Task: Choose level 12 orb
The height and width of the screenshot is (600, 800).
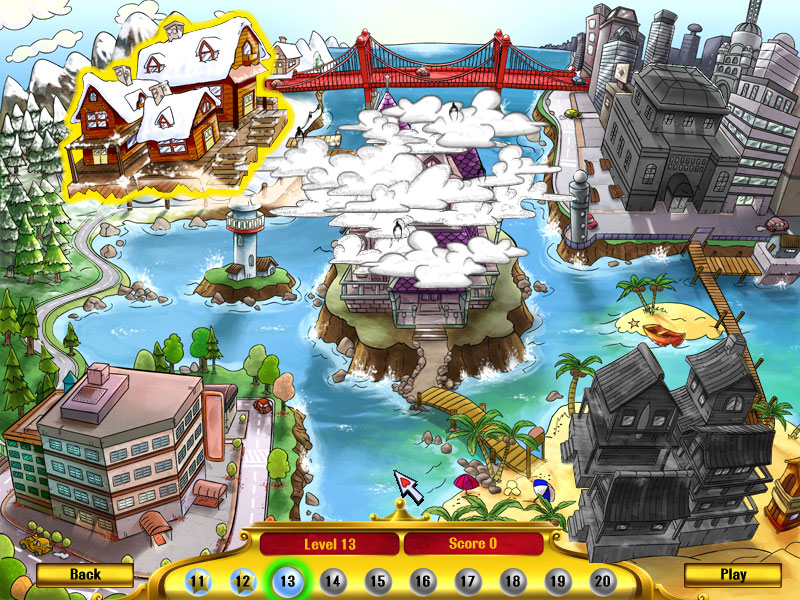Action: point(243,581)
